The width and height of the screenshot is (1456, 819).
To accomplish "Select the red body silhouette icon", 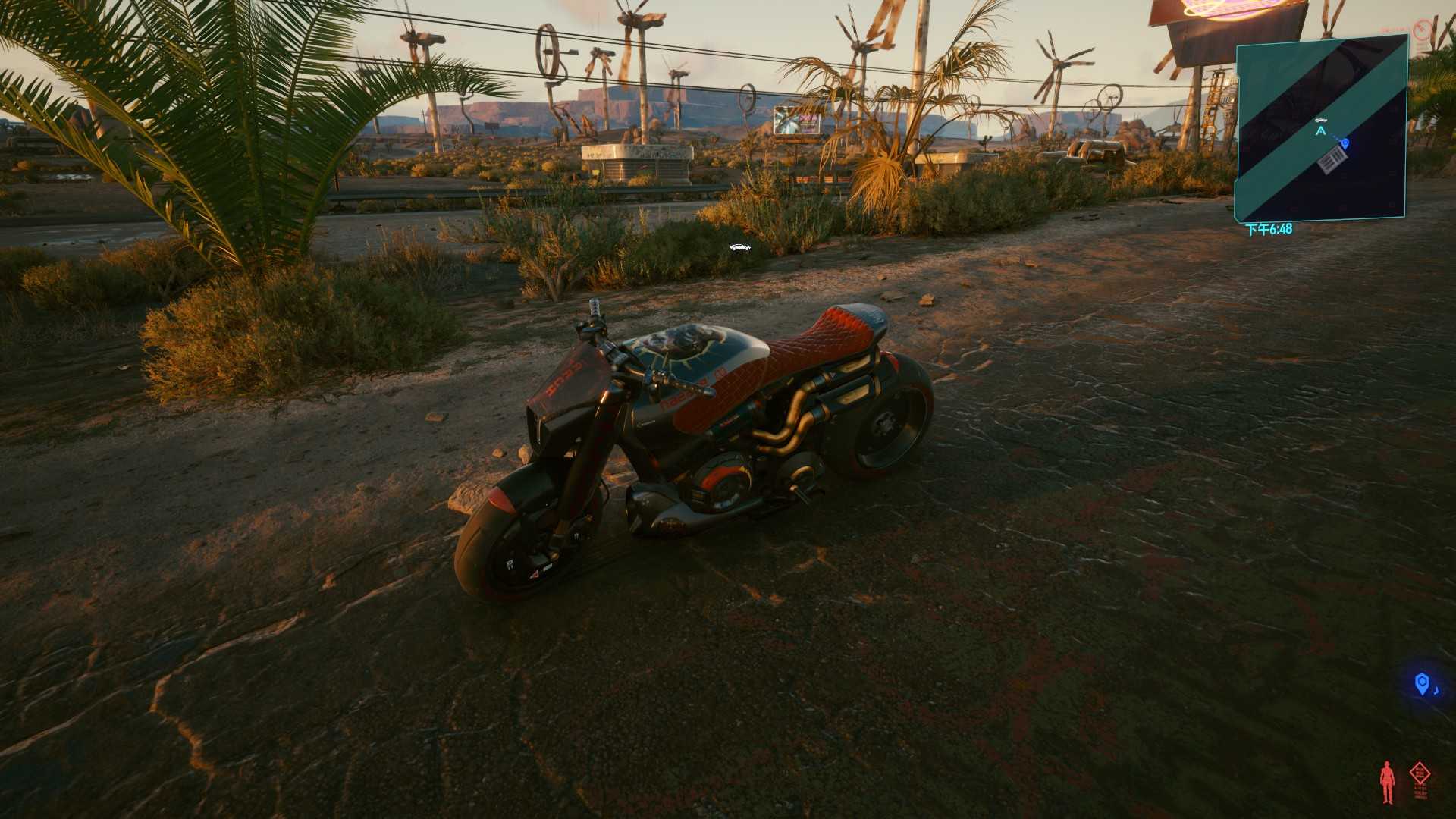I will 1387,782.
